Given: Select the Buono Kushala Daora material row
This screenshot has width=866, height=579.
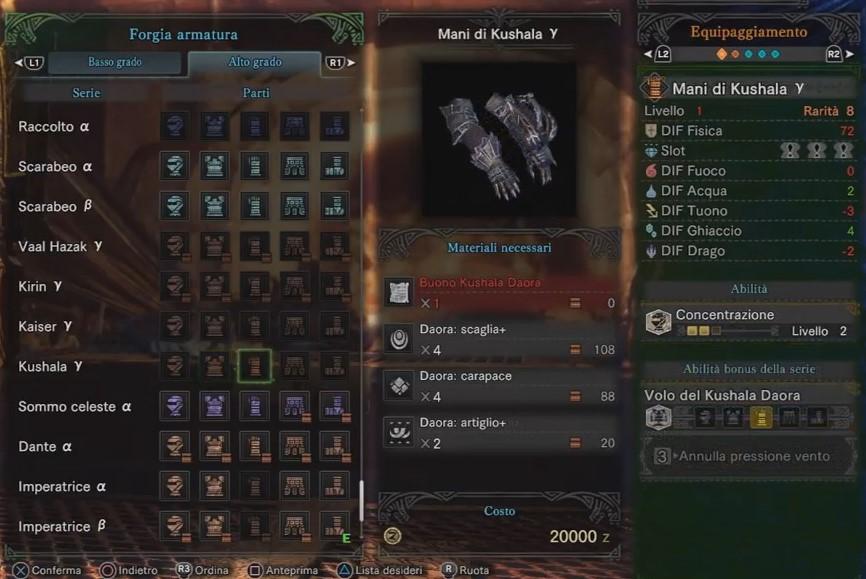Looking at the screenshot, I should [x=499, y=292].
